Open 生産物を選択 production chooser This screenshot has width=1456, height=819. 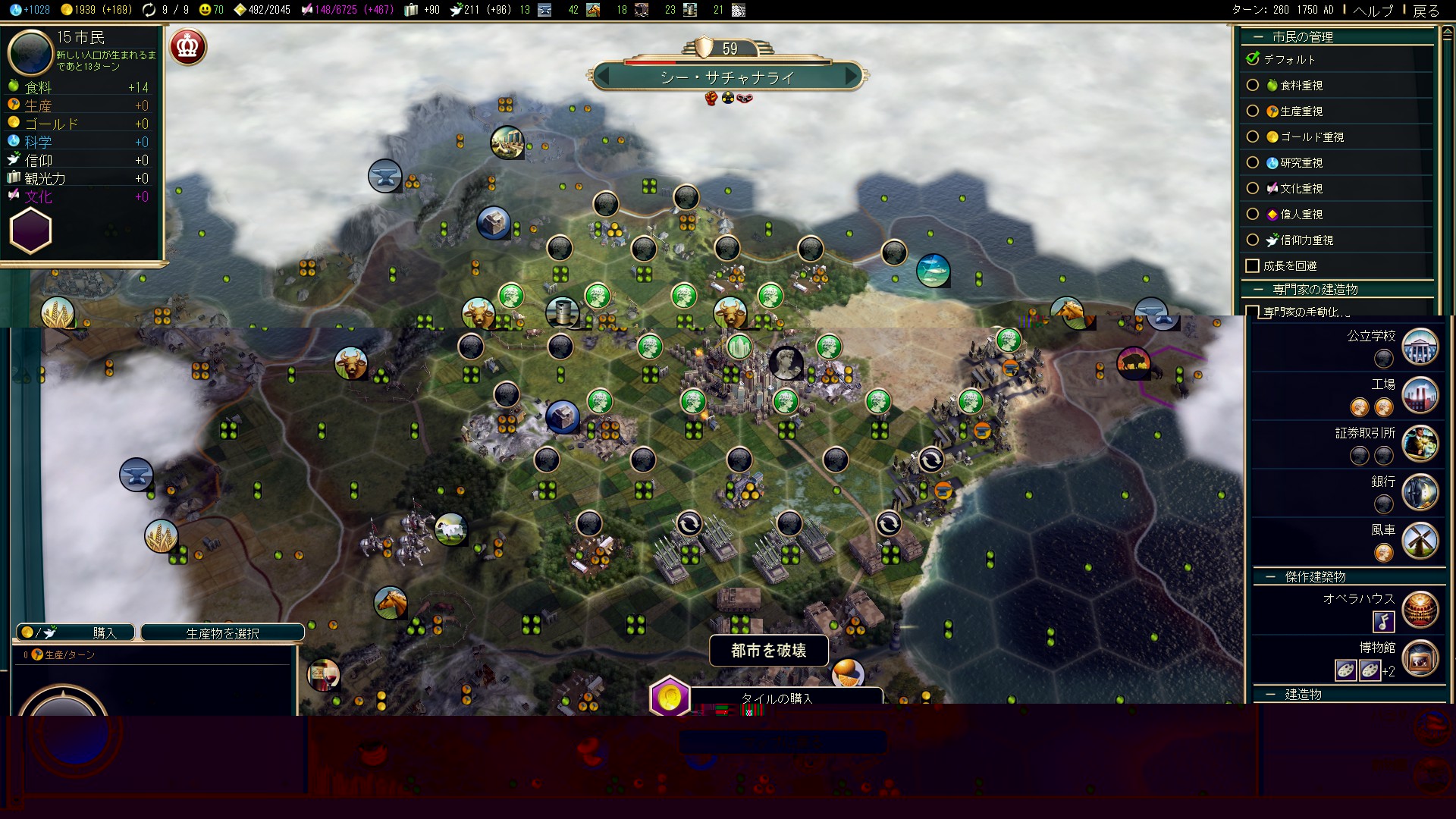[222, 633]
